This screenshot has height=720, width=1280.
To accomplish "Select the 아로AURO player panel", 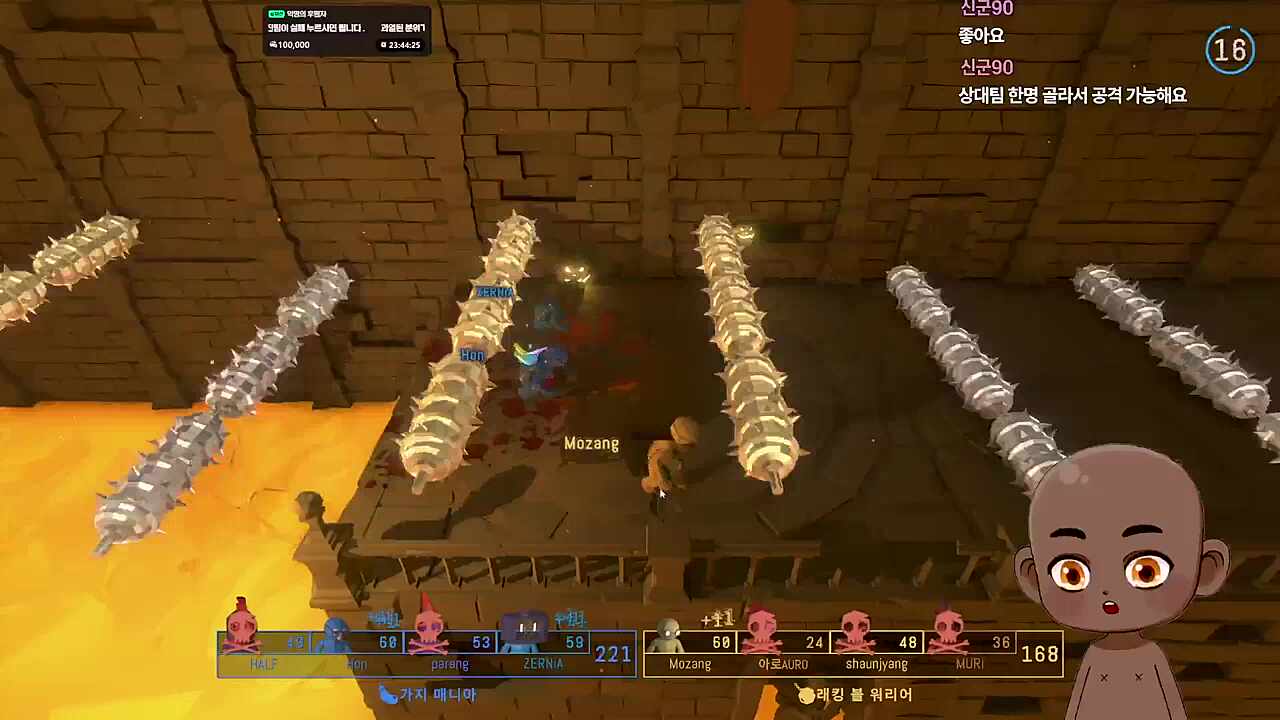I will click(x=782, y=651).
